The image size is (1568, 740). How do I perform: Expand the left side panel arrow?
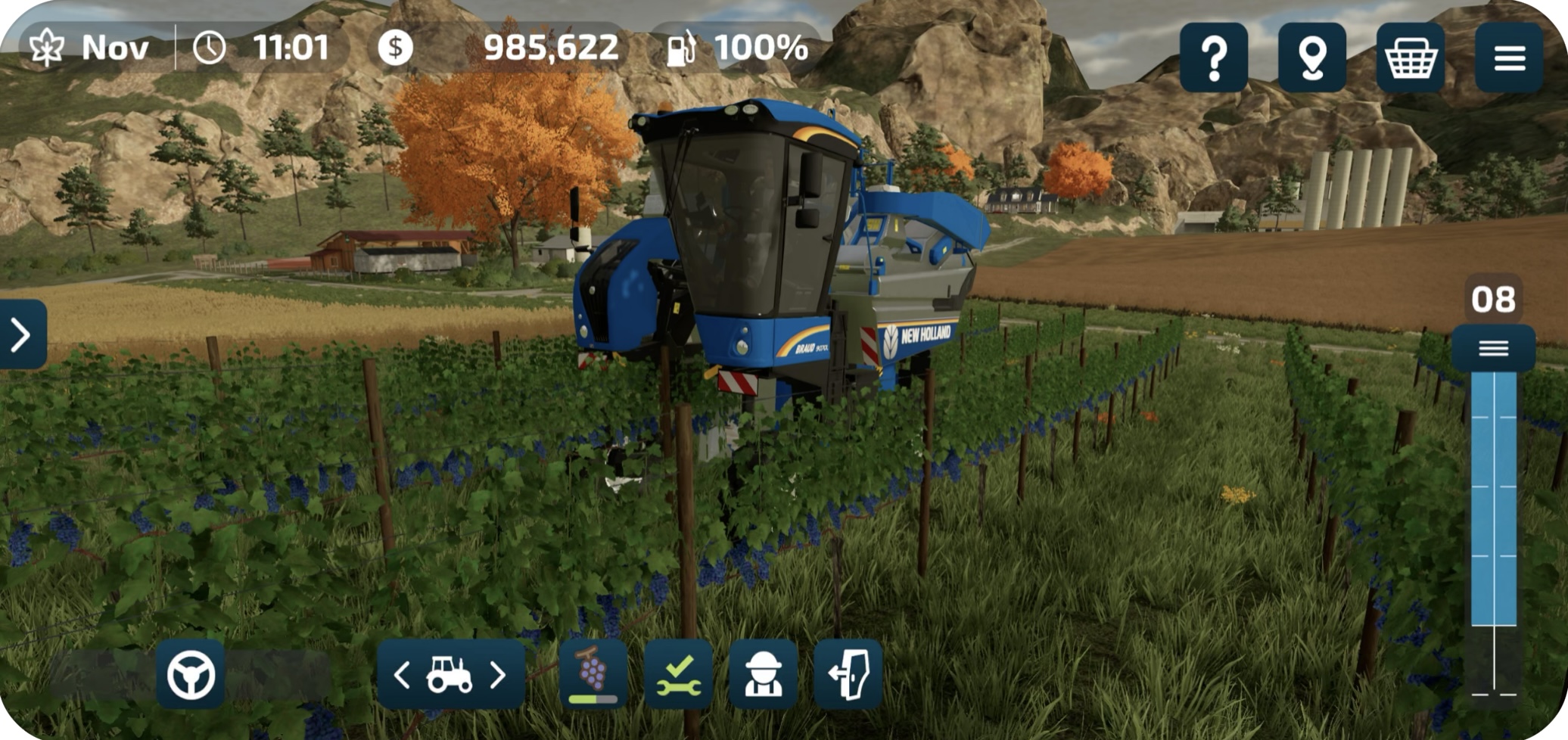(x=21, y=334)
